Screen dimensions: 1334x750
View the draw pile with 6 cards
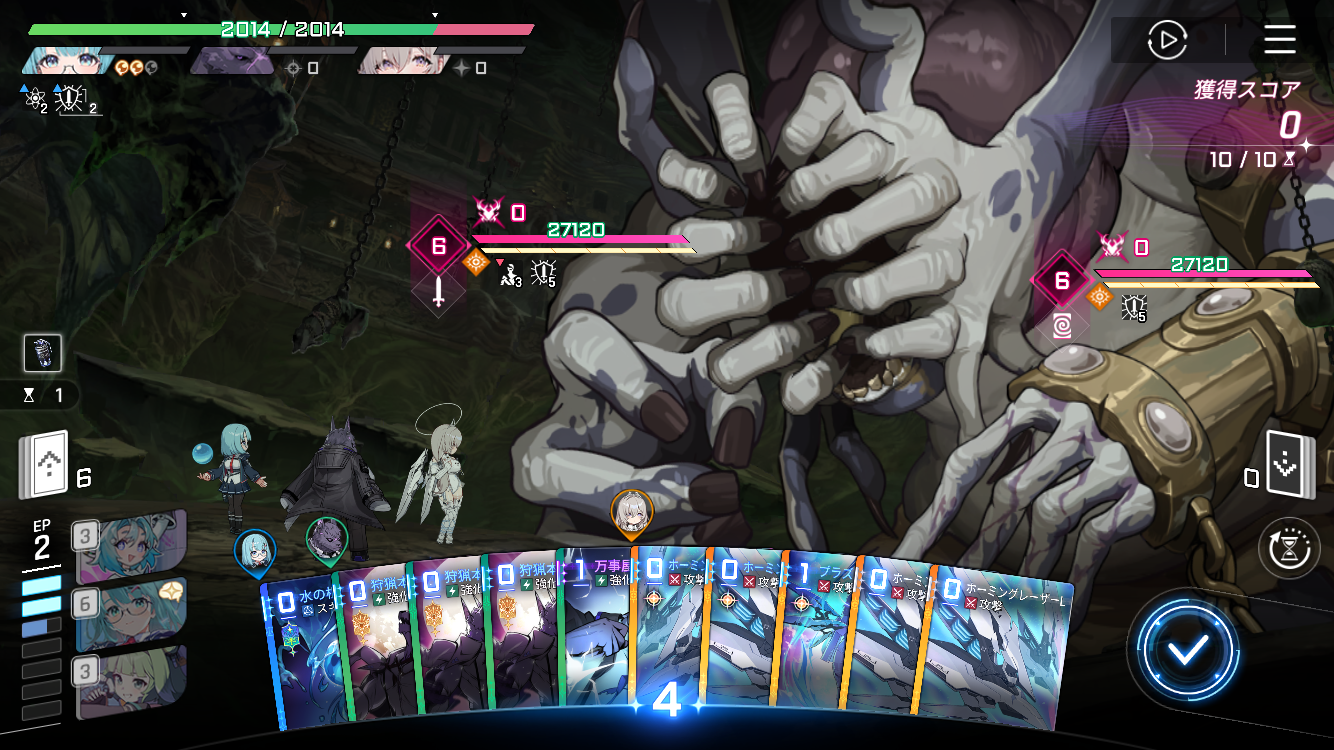pyautogui.click(x=43, y=466)
